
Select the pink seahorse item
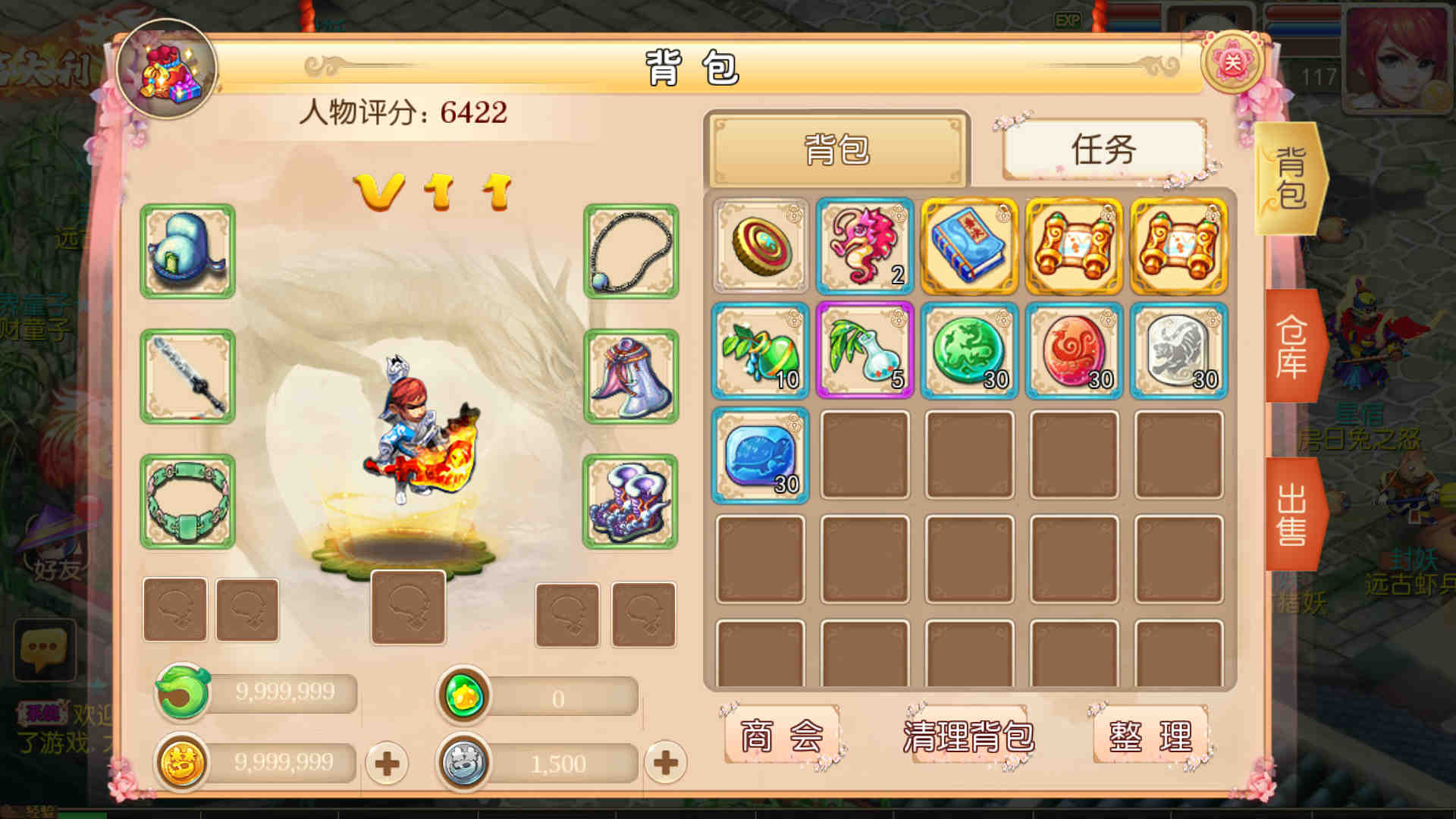864,246
